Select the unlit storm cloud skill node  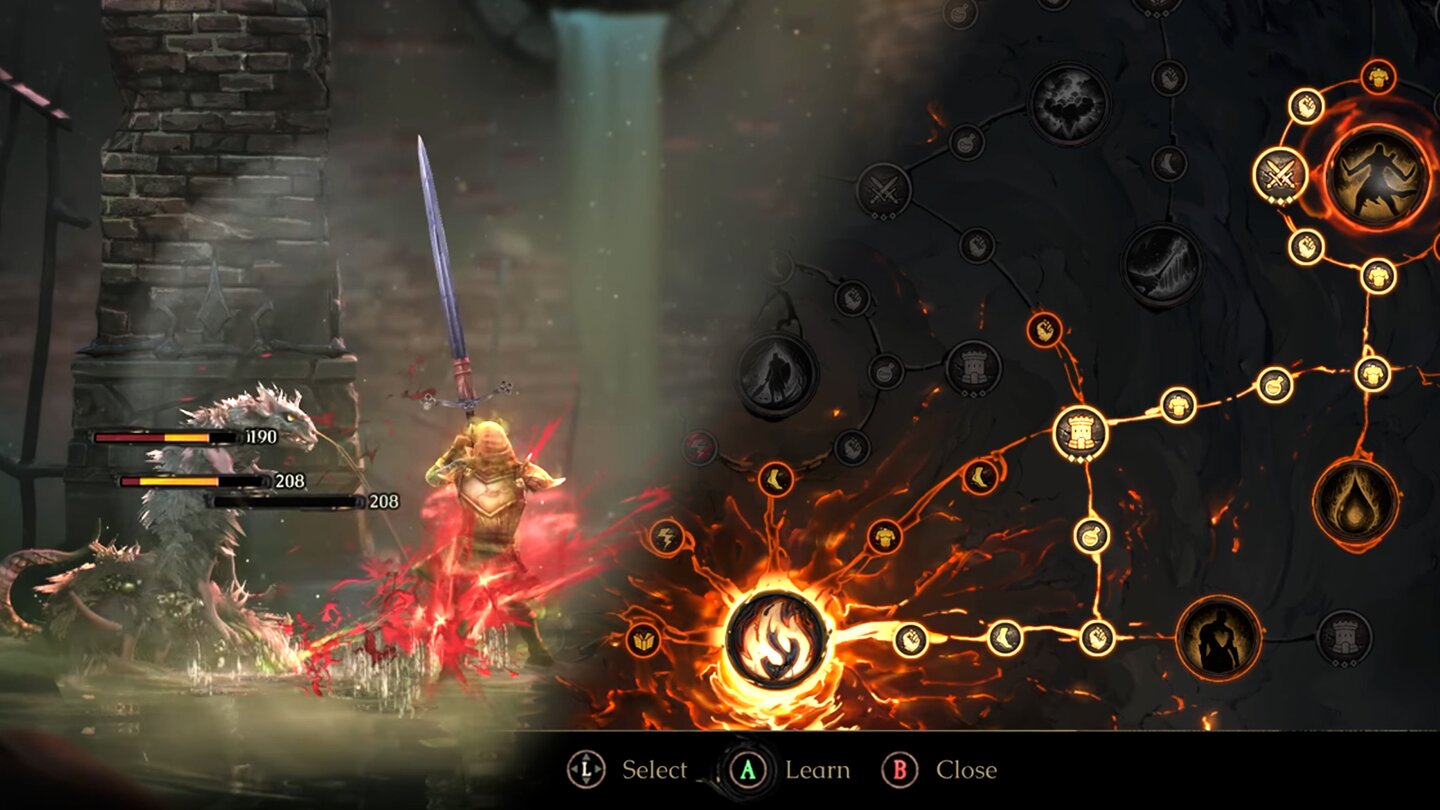tap(1069, 103)
